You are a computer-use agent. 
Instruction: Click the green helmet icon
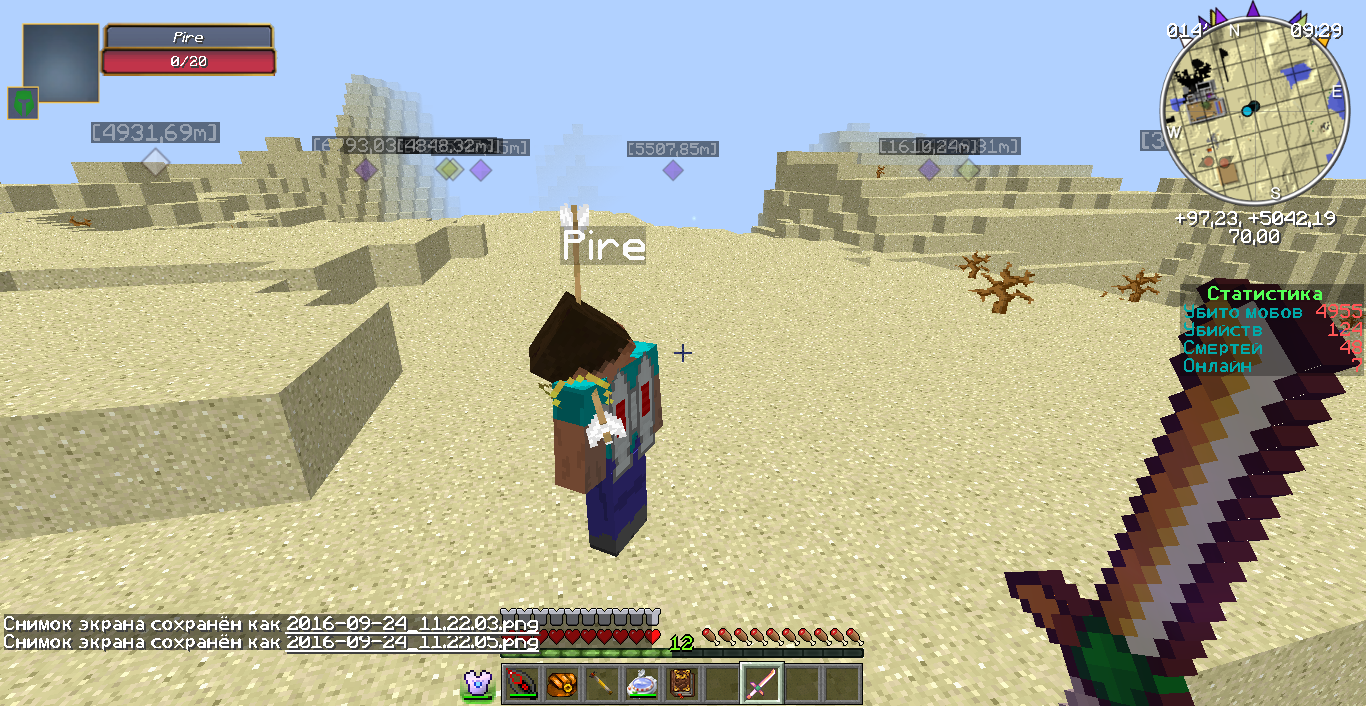(x=23, y=103)
